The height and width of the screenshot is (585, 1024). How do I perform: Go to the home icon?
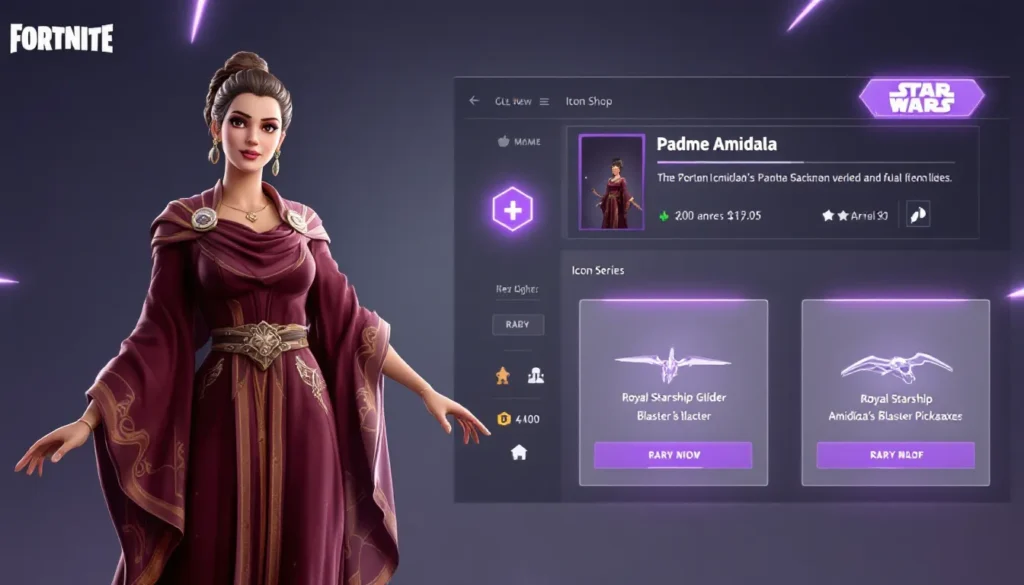point(518,452)
